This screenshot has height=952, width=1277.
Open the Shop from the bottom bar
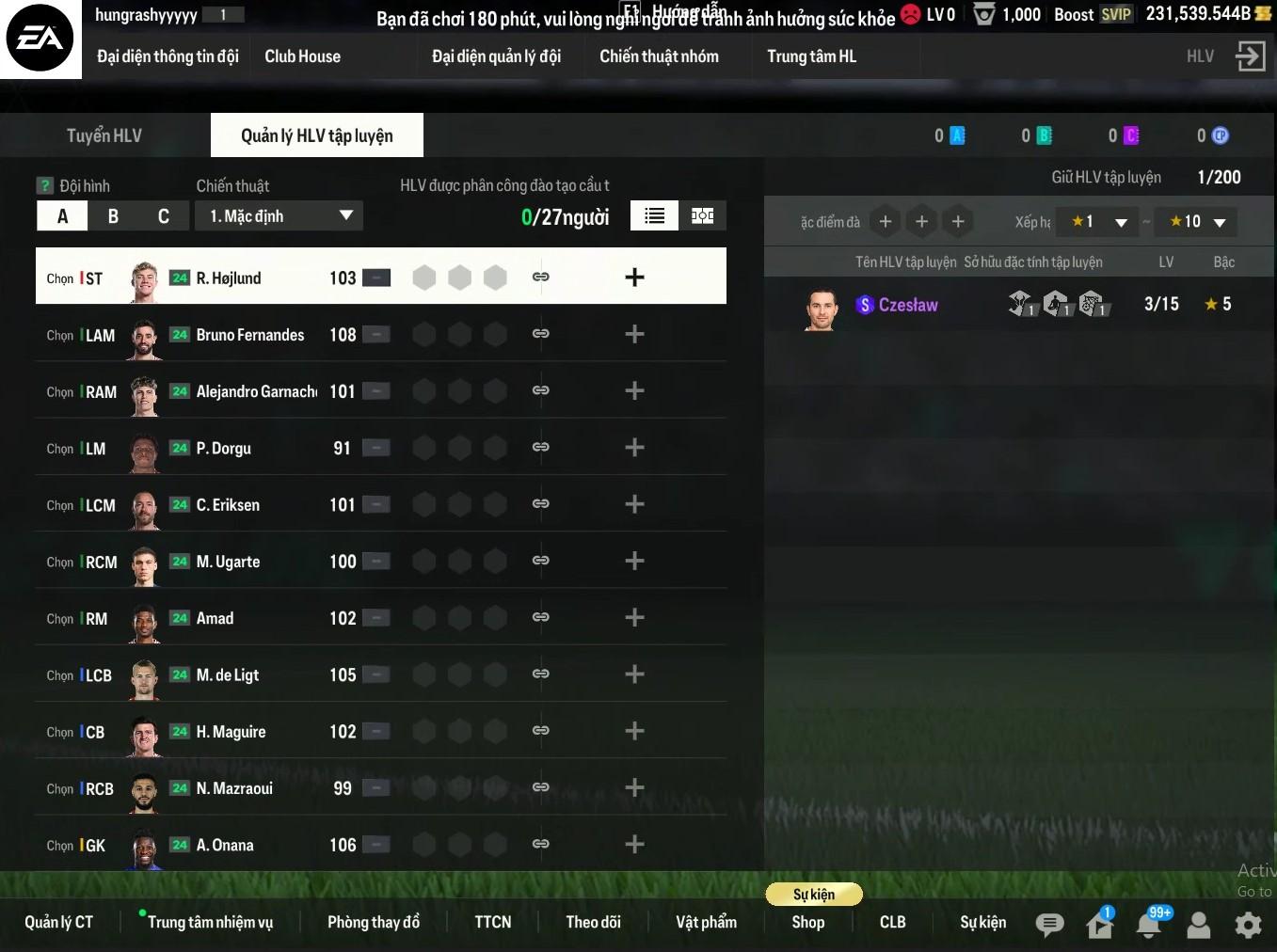pos(807,922)
